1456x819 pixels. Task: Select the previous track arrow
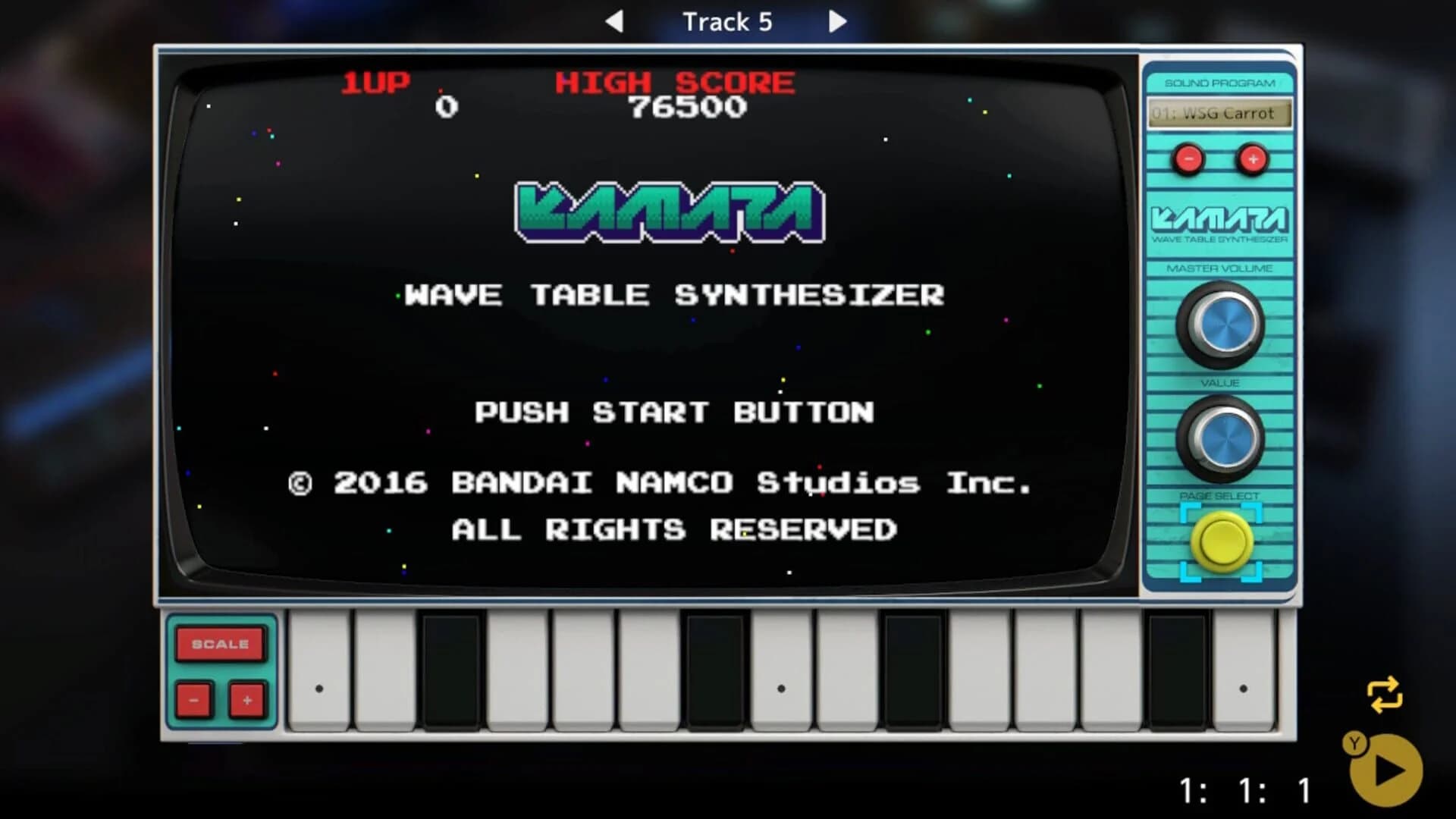pyautogui.click(x=617, y=21)
